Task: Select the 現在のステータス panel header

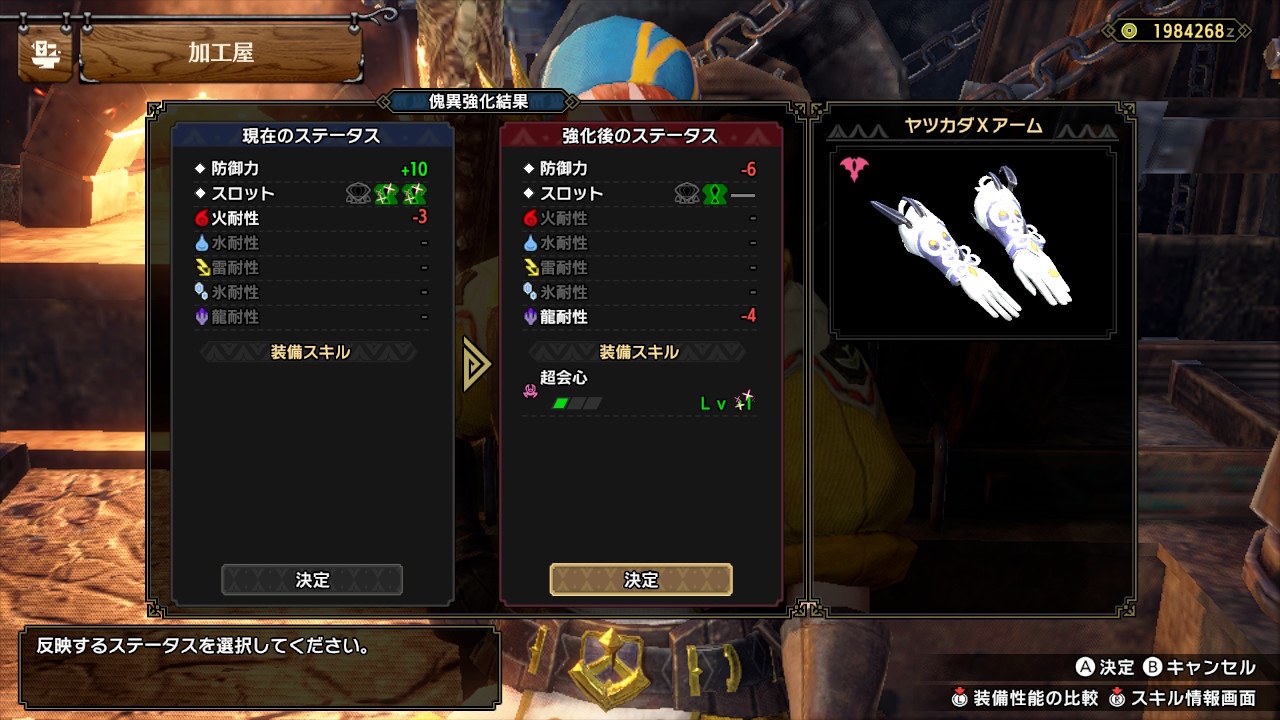Action: (312, 136)
